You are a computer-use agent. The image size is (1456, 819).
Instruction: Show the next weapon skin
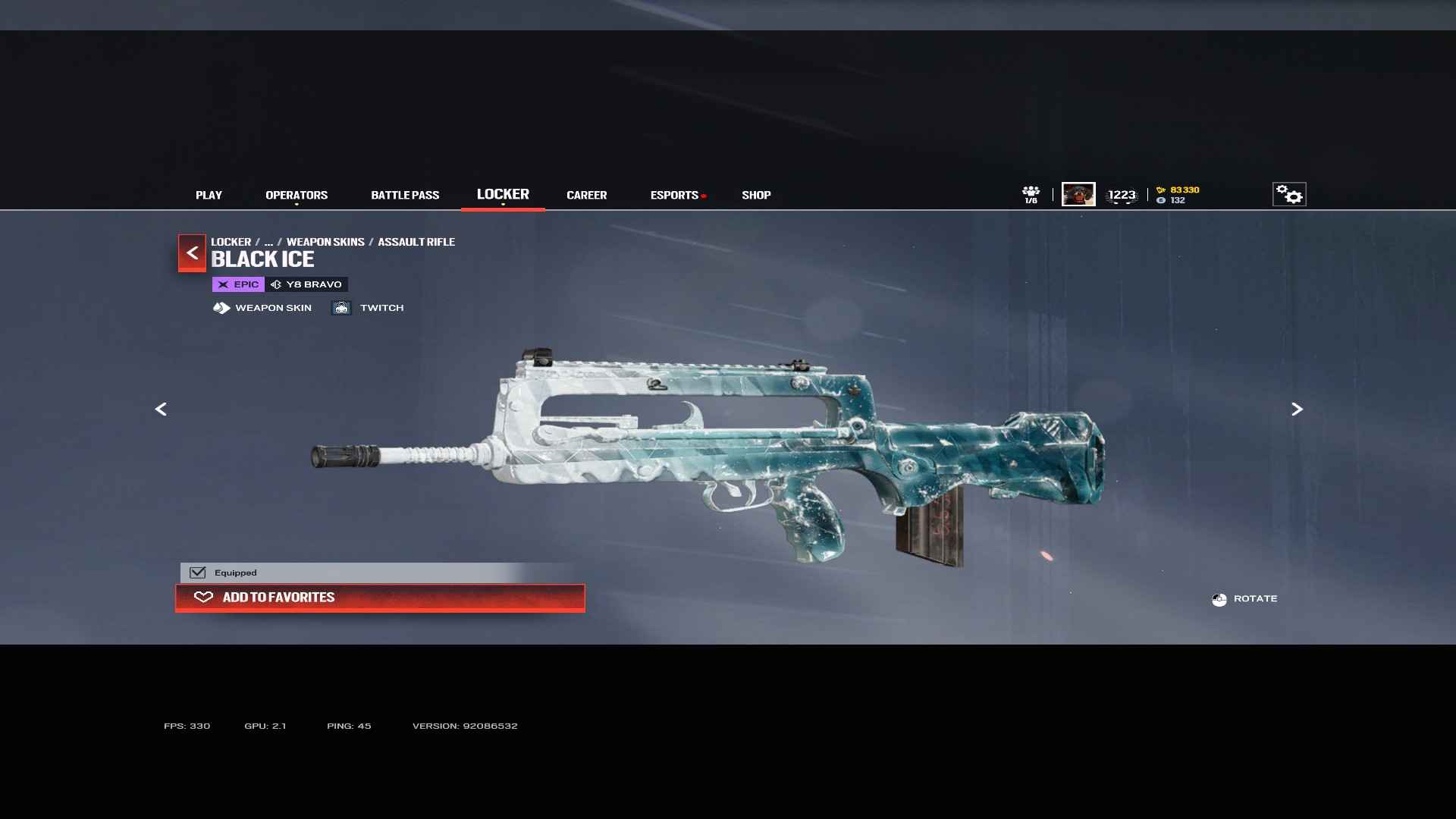point(1297,409)
